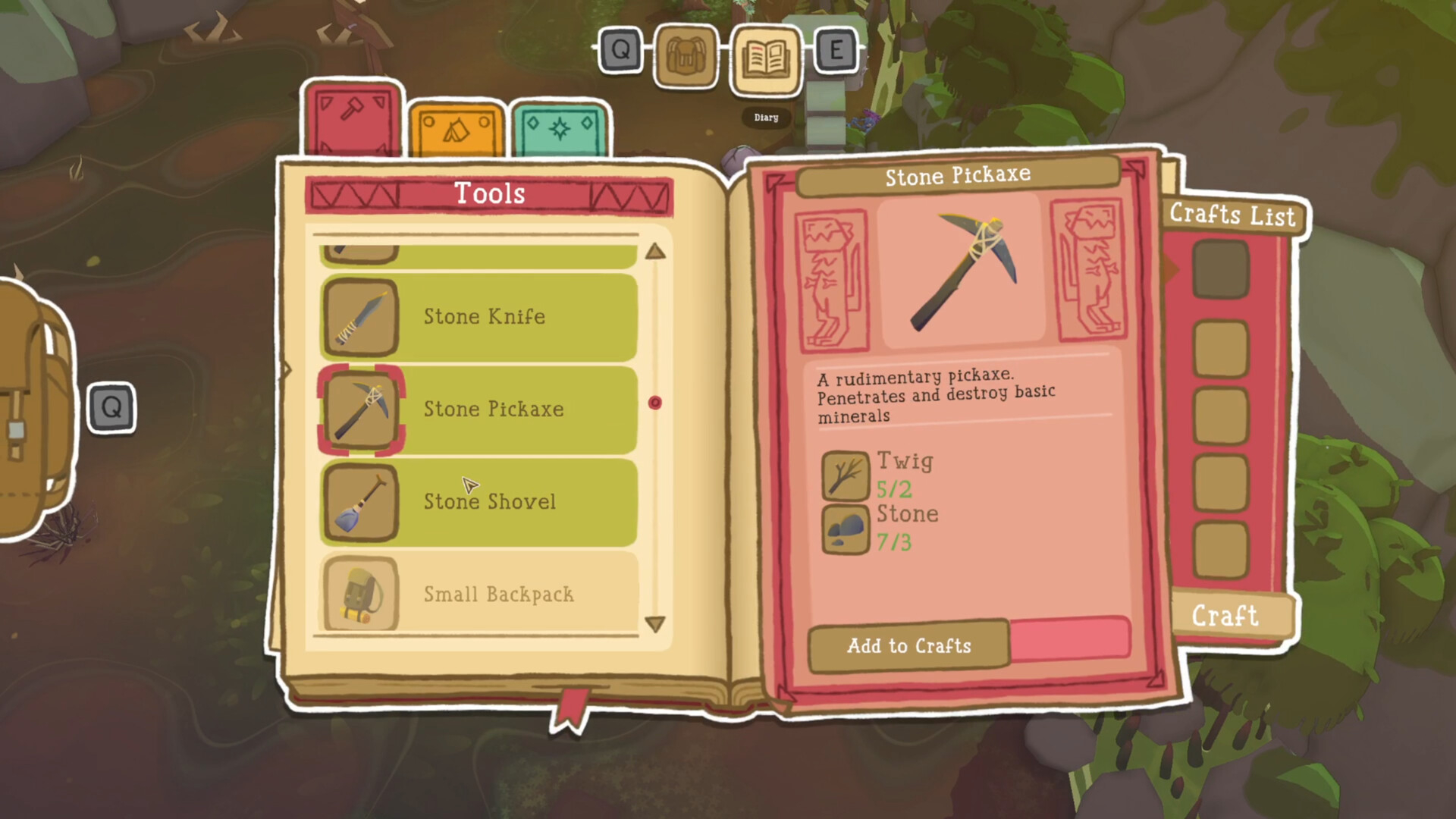Select the Stone Knife icon
Viewport: 1456px width, 819px height.
click(362, 318)
